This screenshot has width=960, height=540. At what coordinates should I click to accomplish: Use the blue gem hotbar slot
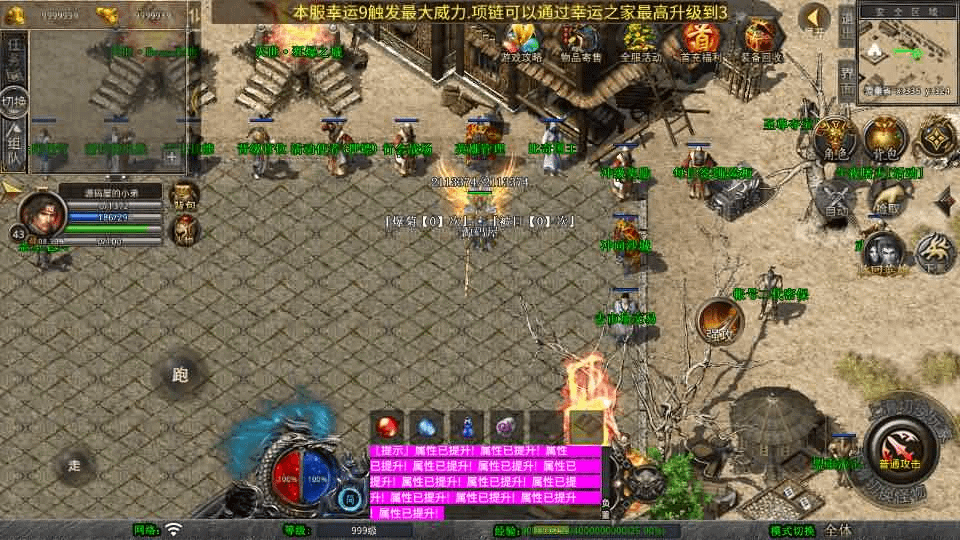pyautogui.click(x=425, y=427)
